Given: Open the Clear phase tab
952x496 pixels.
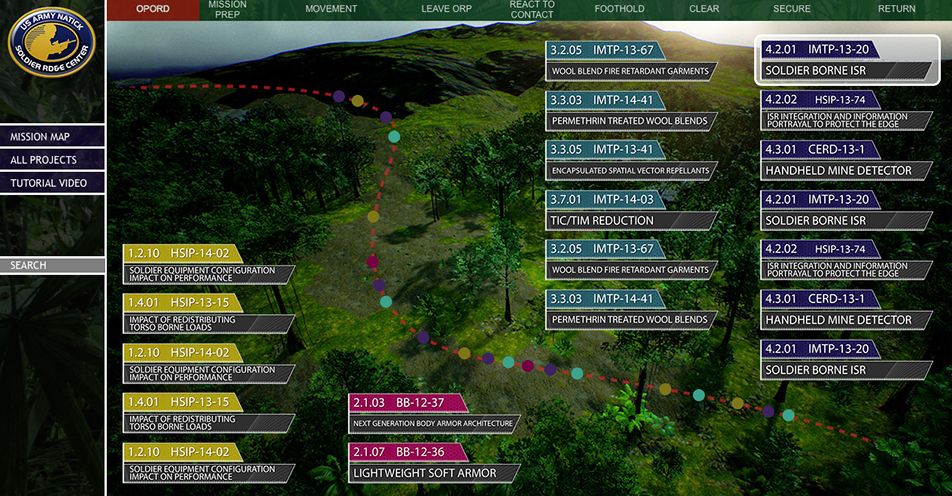Looking at the screenshot, I should pos(704,9).
